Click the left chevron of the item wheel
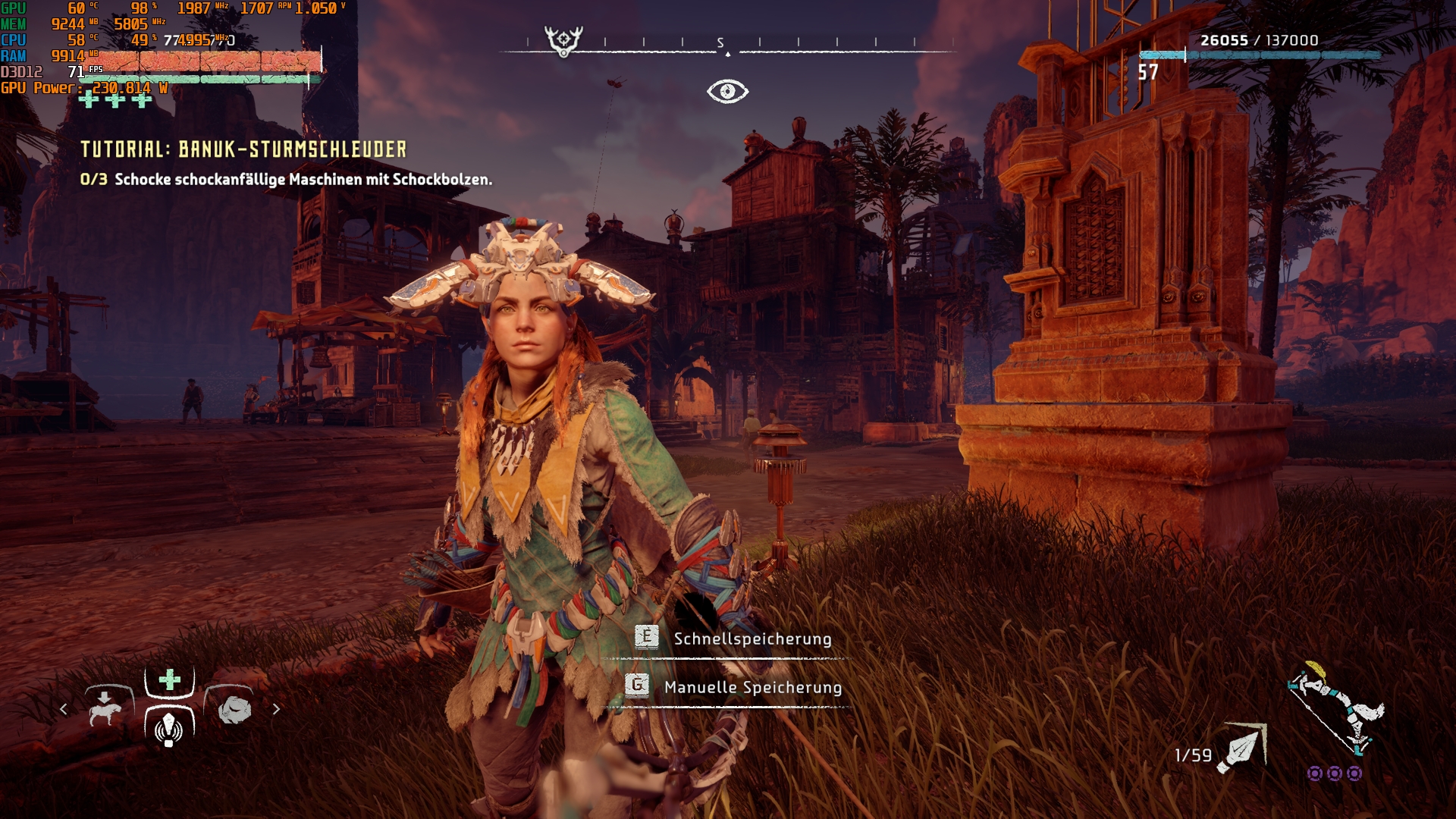This screenshot has height=819, width=1456. (63, 711)
